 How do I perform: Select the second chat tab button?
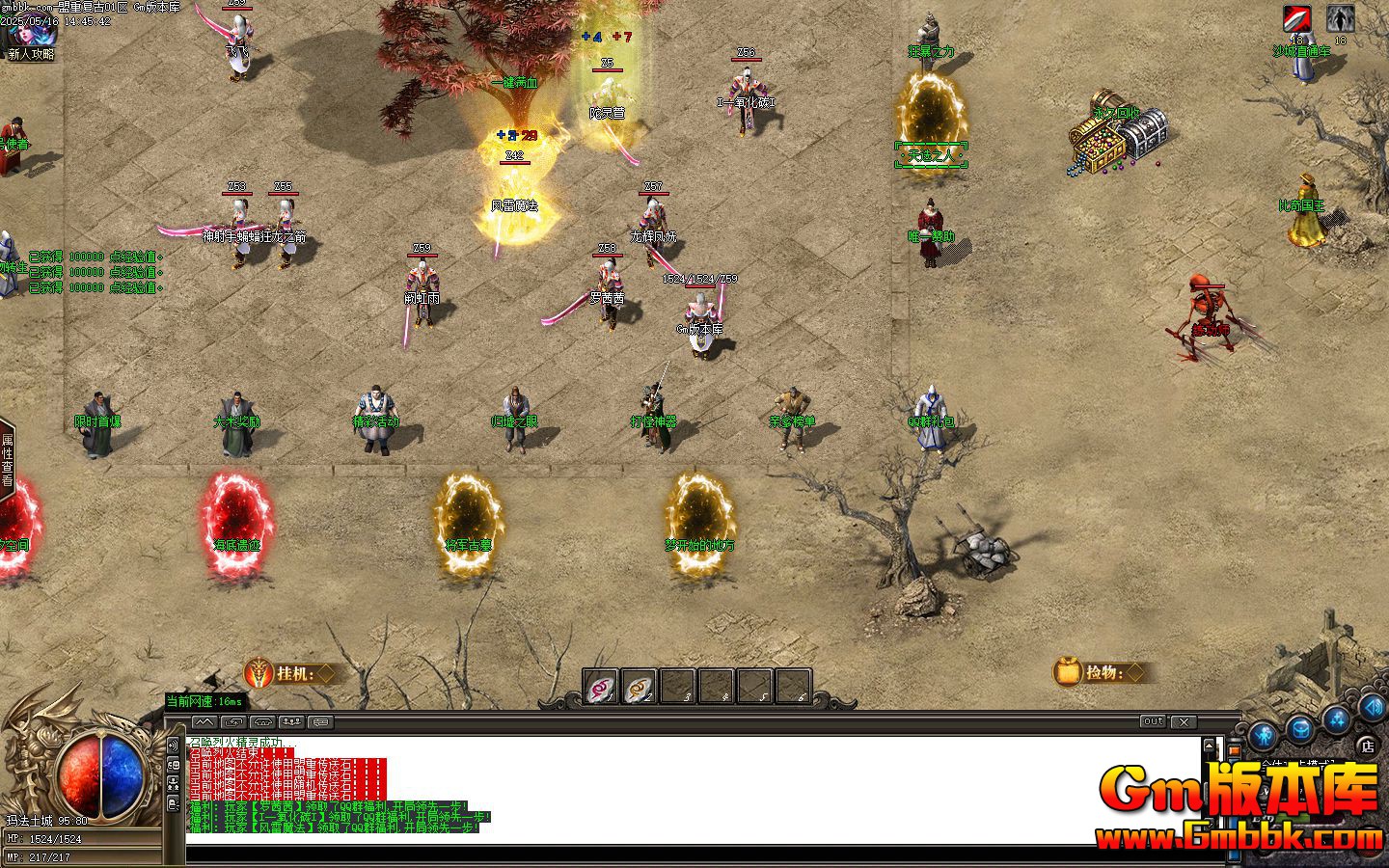[234, 722]
